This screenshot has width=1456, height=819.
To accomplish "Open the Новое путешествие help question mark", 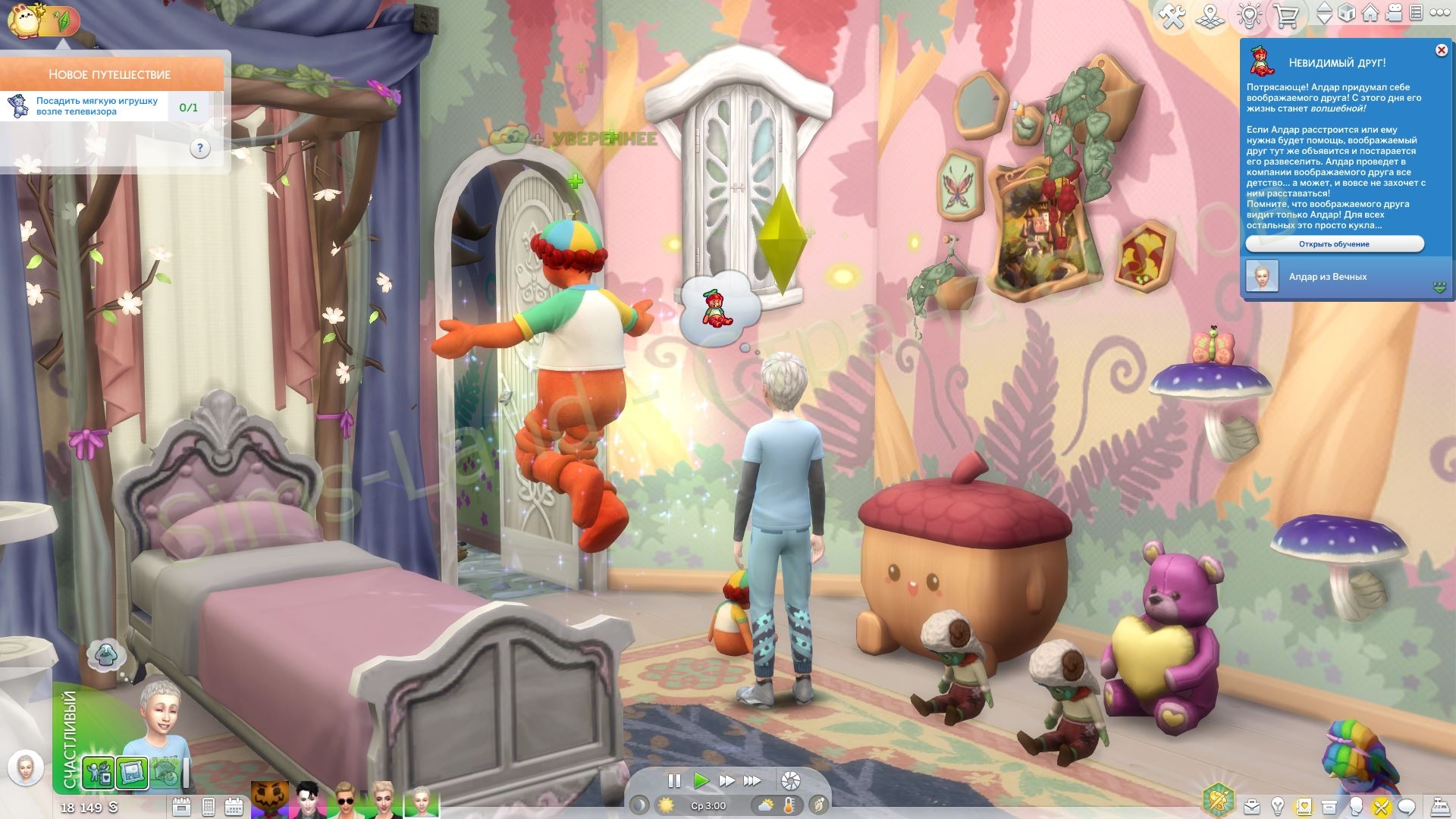I will tap(199, 148).
